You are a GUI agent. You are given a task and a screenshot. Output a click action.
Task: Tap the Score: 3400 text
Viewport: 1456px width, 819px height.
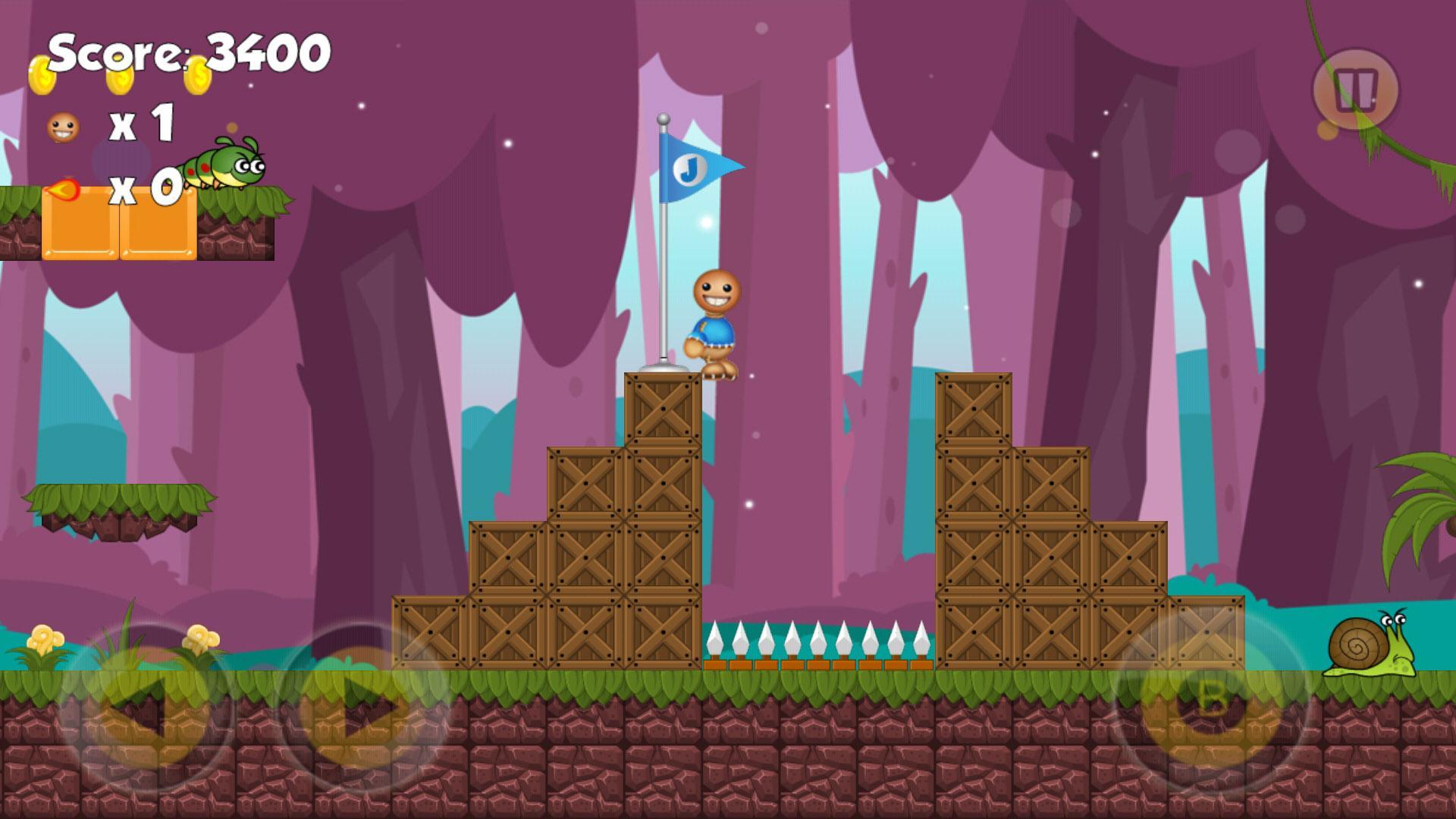tap(186, 52)
